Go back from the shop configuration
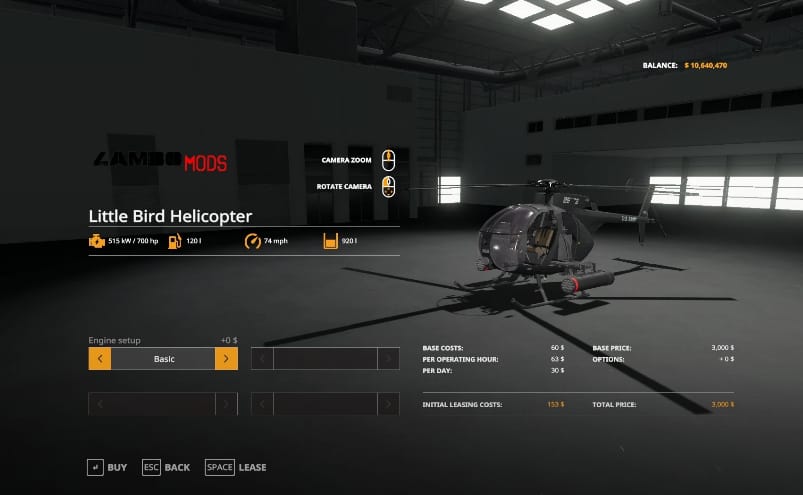Viewport: 803px width, 495px height. click(x=166, y=467)
